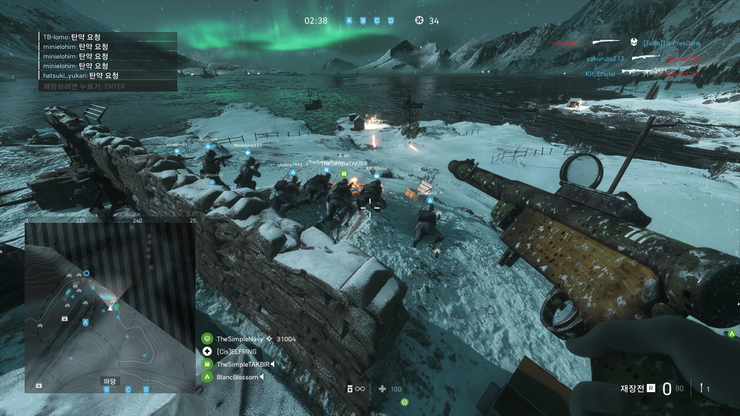Select TheSimpleTAKBIR in the squad list
Image resolution: width=740 pixels, height=416 pixels.
coord(246,365)
